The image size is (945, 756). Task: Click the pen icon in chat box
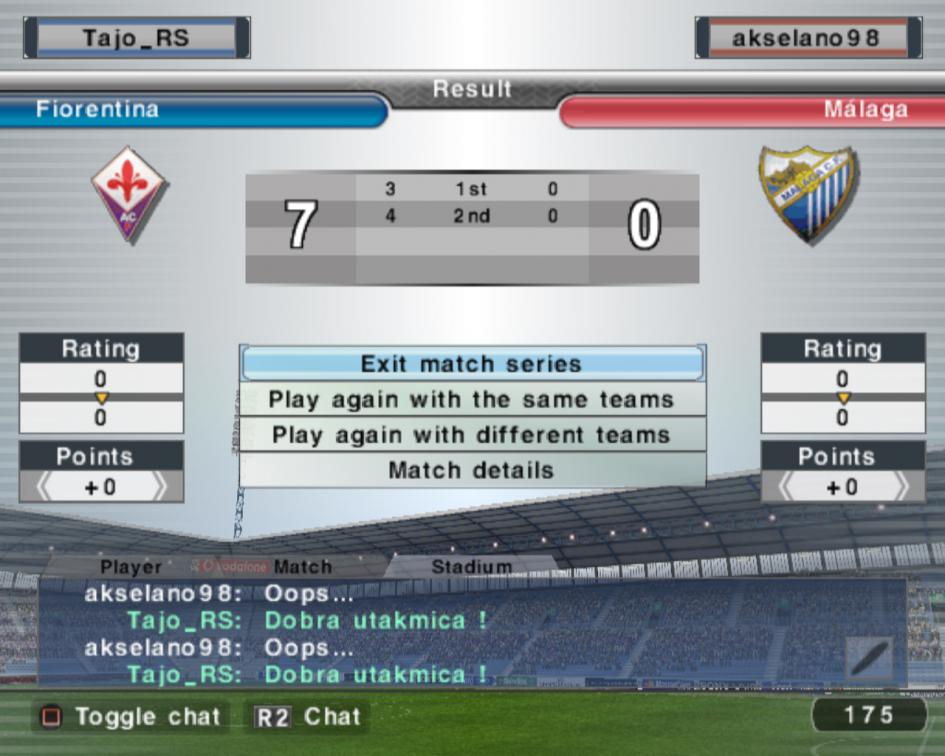pyautogui.click(x=869, y=659)
